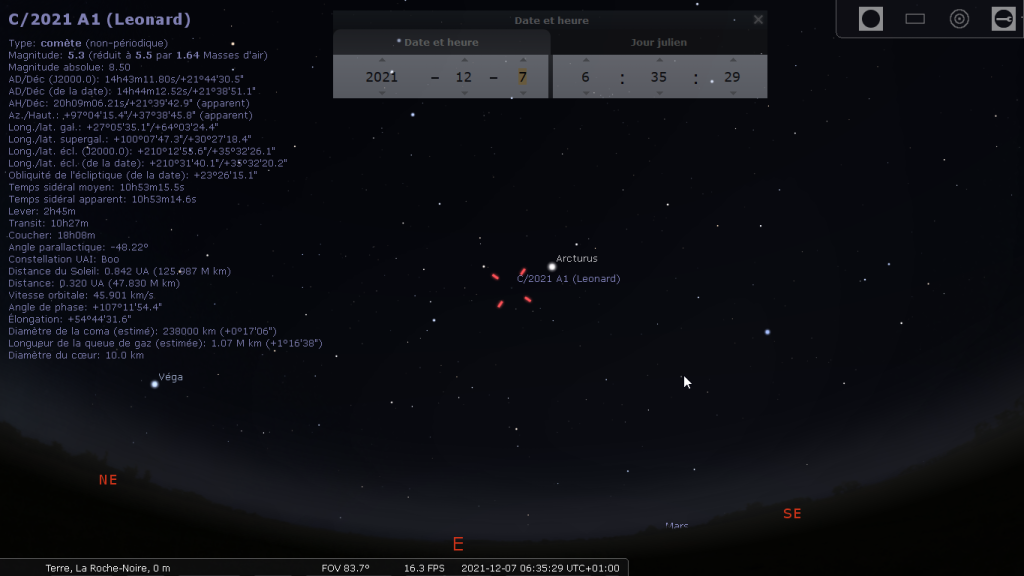Click the year field showing 2021
The height and width of the screenshot is (576, 1024).
(381, 77)
